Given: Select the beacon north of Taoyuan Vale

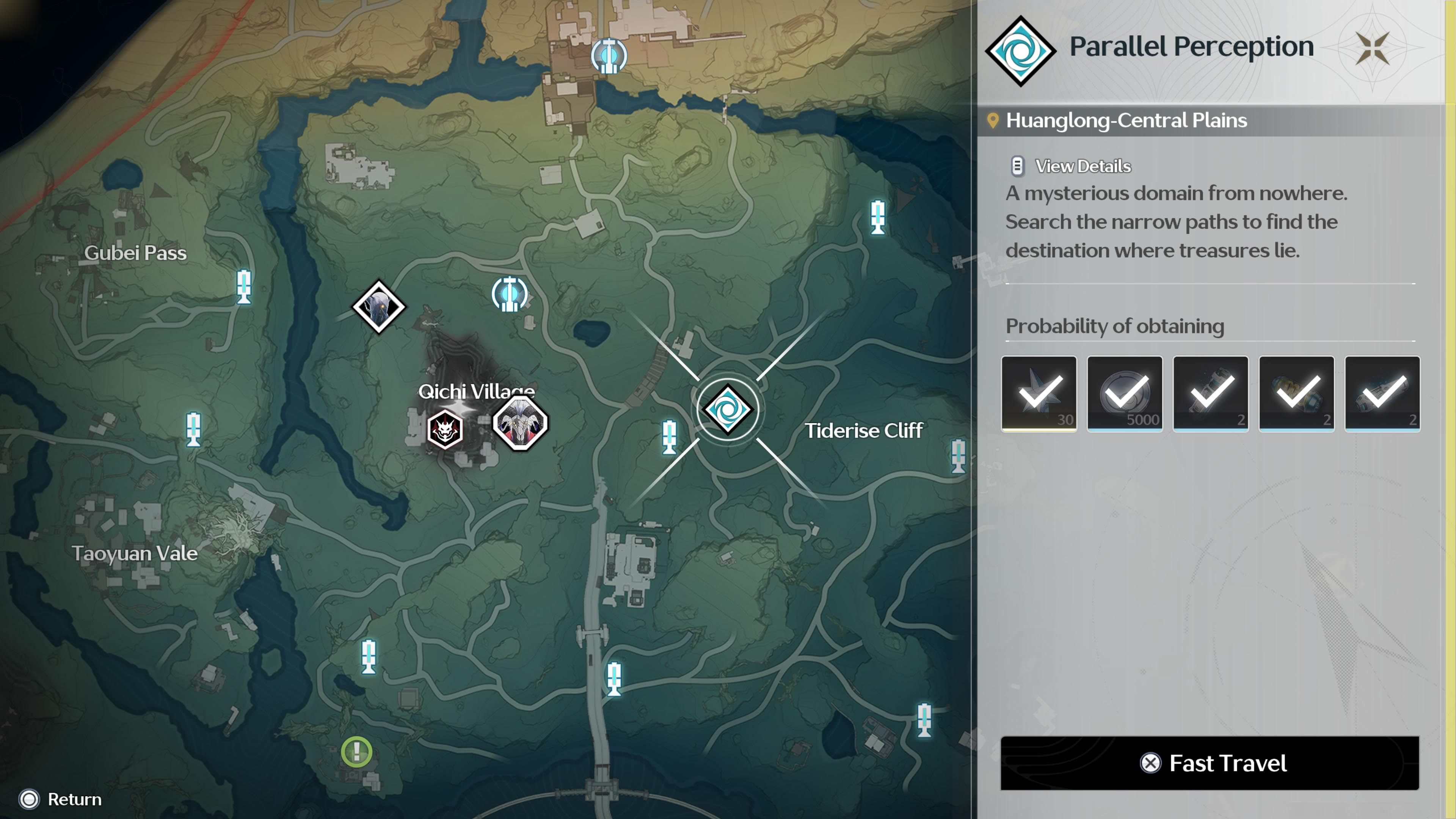Looking at the screenshot, I should [x=193, y=429].
